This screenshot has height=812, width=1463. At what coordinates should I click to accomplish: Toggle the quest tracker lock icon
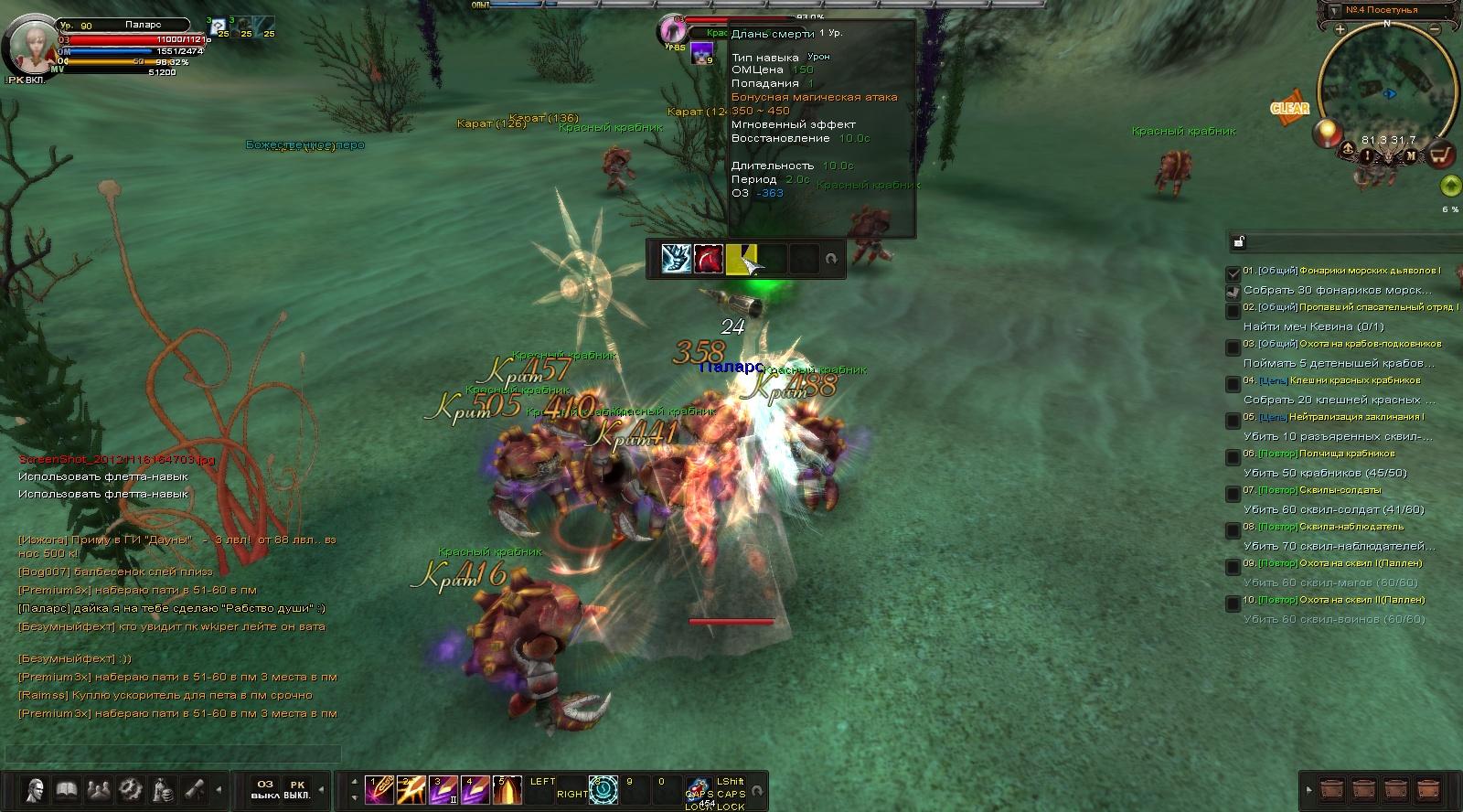(x=1239, y=242)
